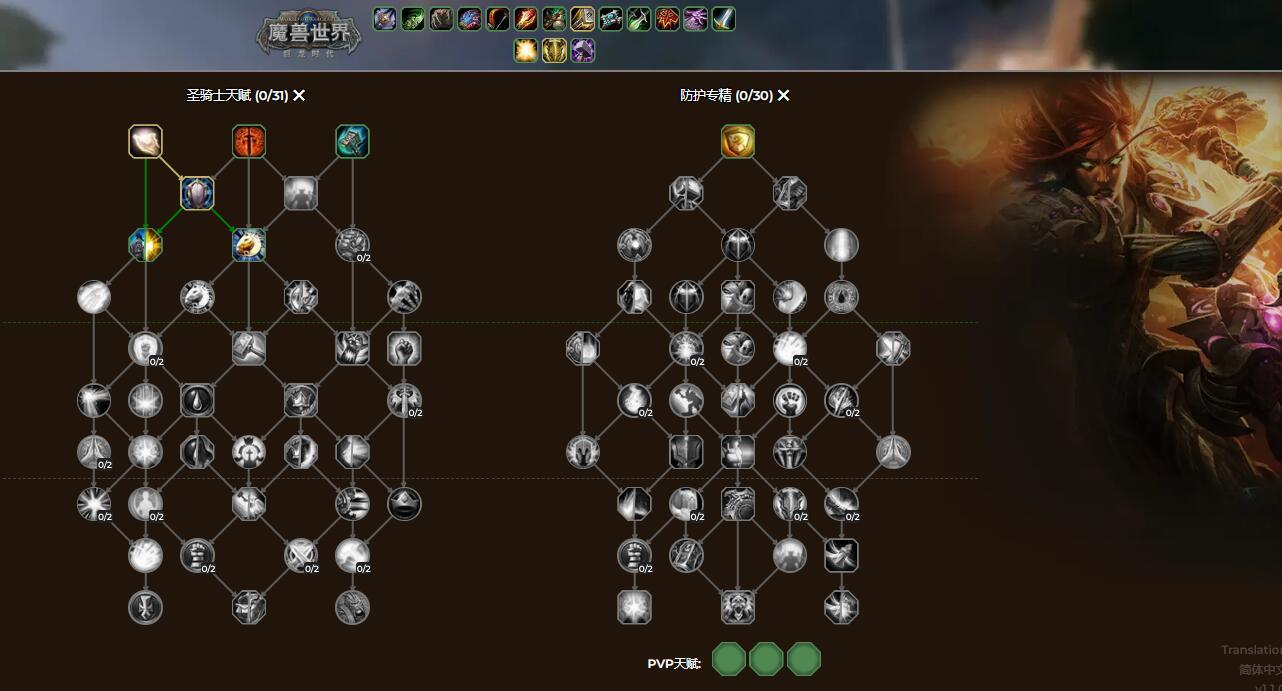Reset the 防护专精 tree with its X
Image resolution: width=1282 pixels, height=691 pixels.
tap(784, 96)
